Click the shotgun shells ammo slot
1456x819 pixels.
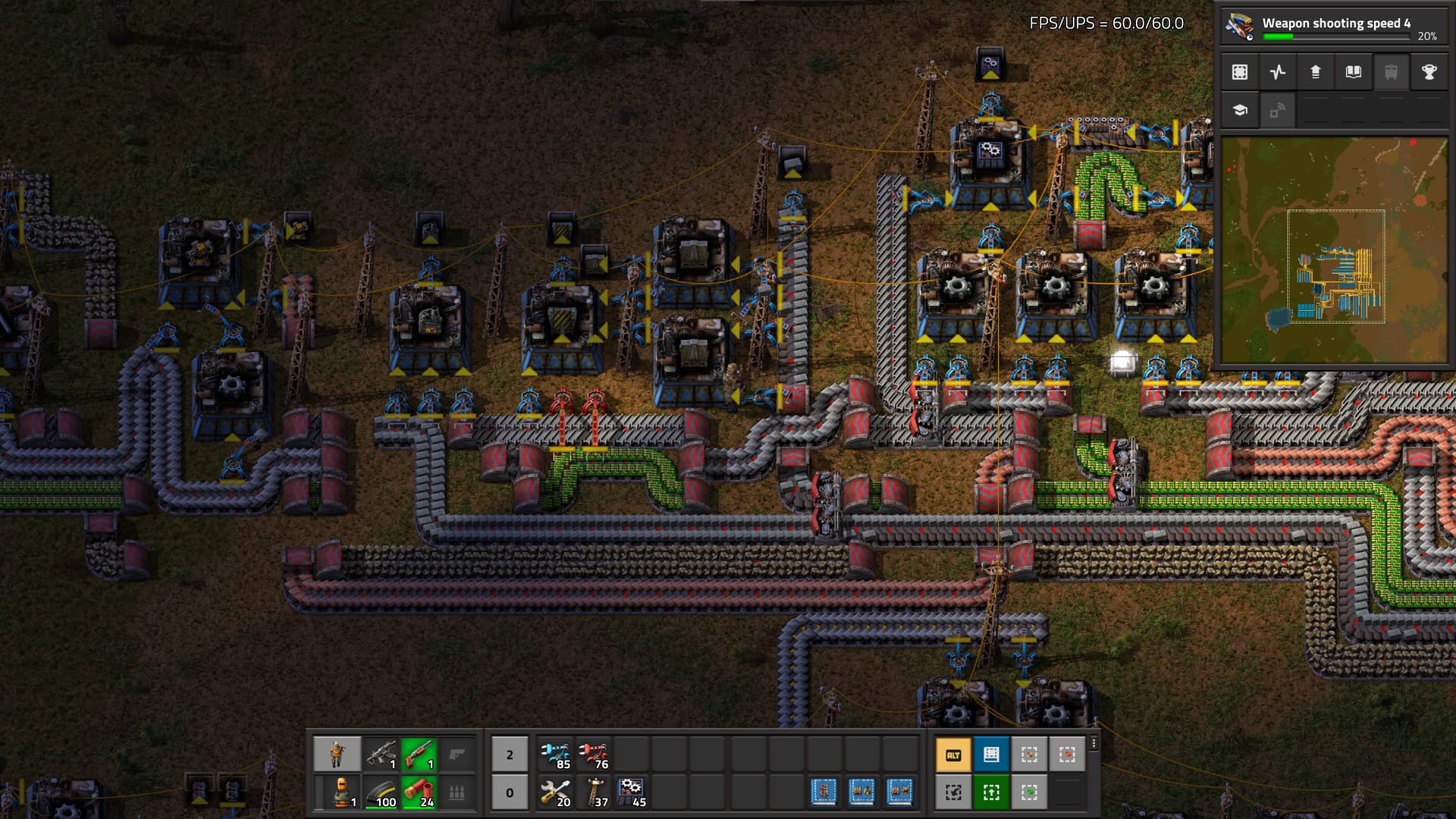pos(418,792)
